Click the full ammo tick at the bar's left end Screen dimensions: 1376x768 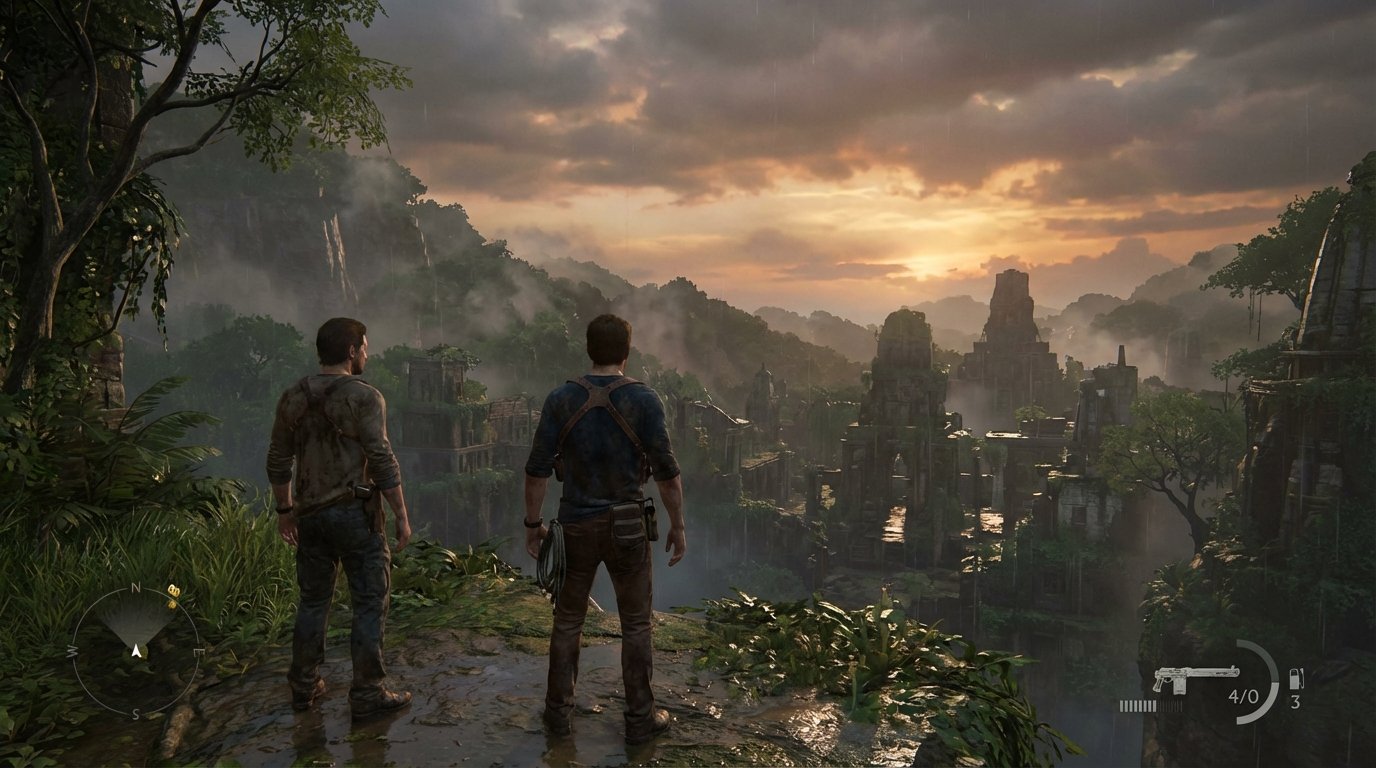[1123, 706]
